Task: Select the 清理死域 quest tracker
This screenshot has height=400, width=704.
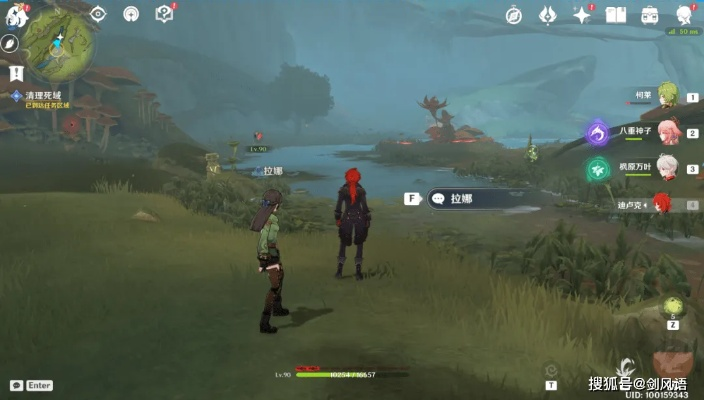Action: [36, 96]
